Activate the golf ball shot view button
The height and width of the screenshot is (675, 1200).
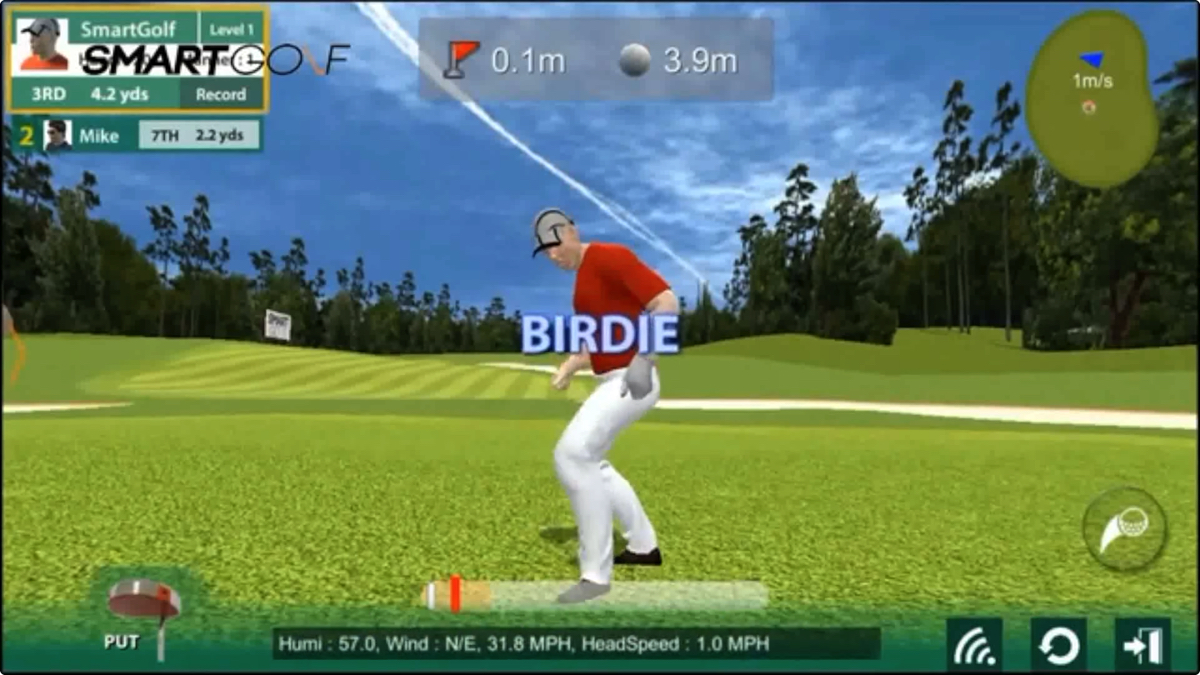point(1125,529)
